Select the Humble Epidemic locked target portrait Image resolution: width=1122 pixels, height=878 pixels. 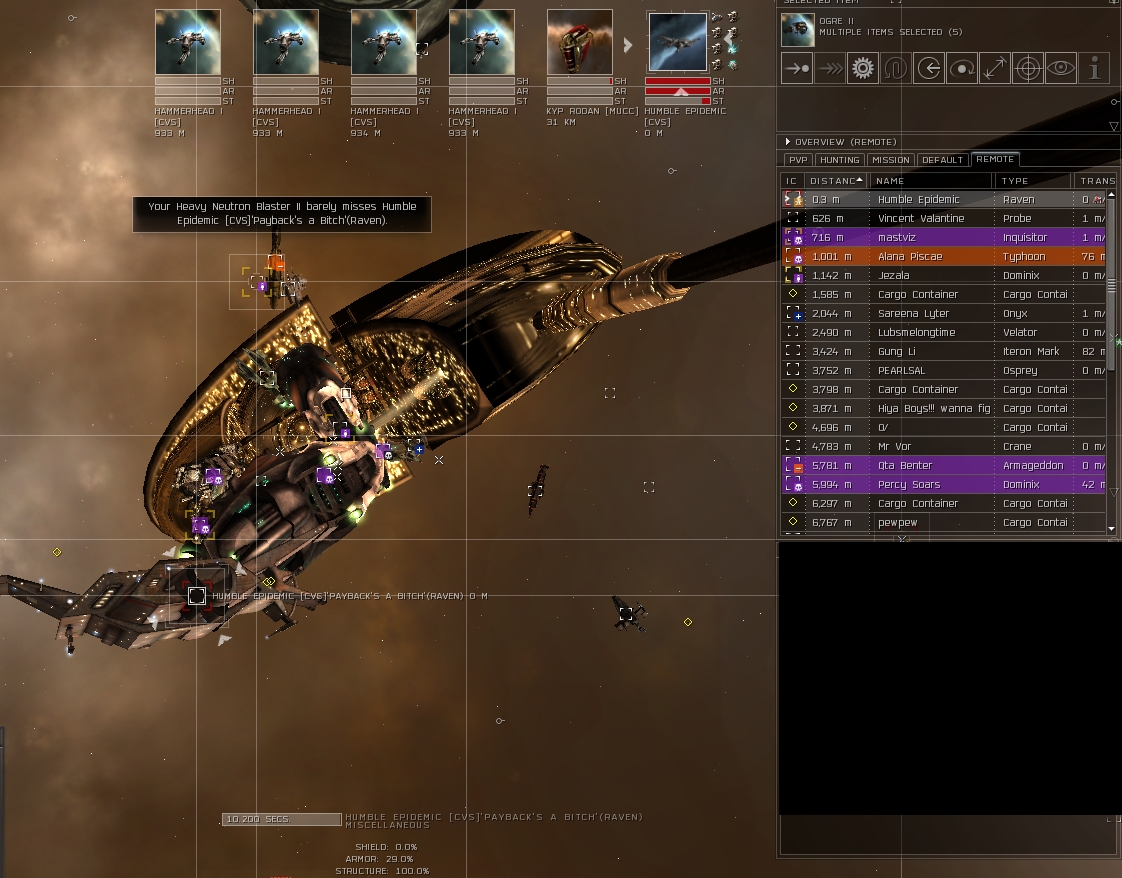tap(678, 43)
